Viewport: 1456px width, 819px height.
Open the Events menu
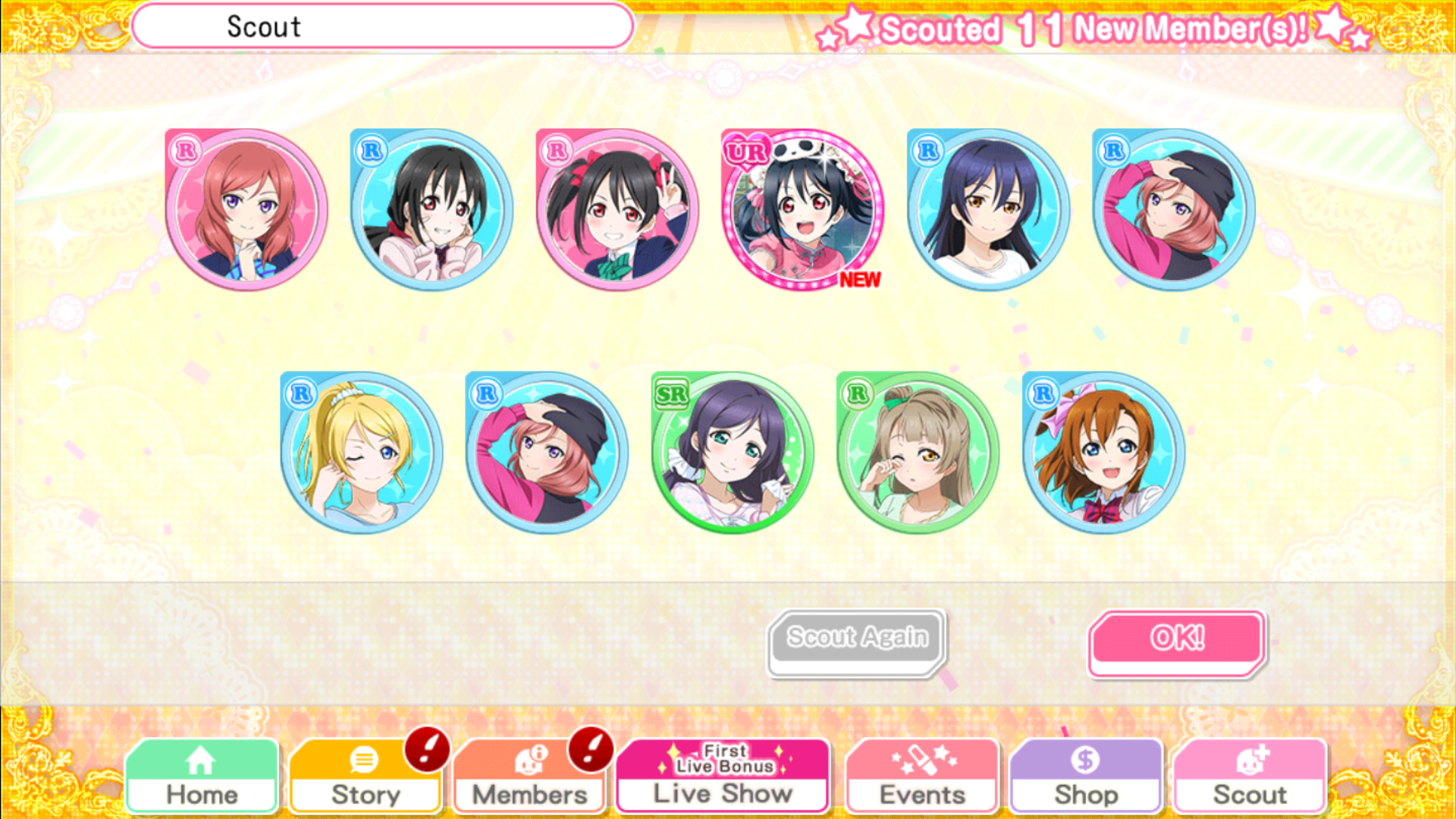click(x=922, y=777)
